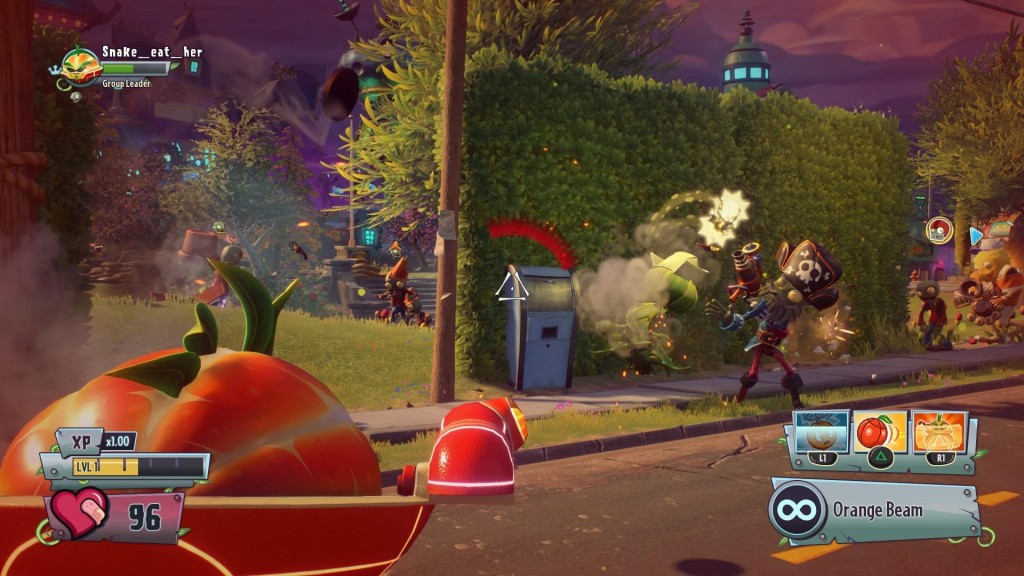Select the Orange Beam weapon panel
The image size is (1024, 576).
[x=876, y=509]
